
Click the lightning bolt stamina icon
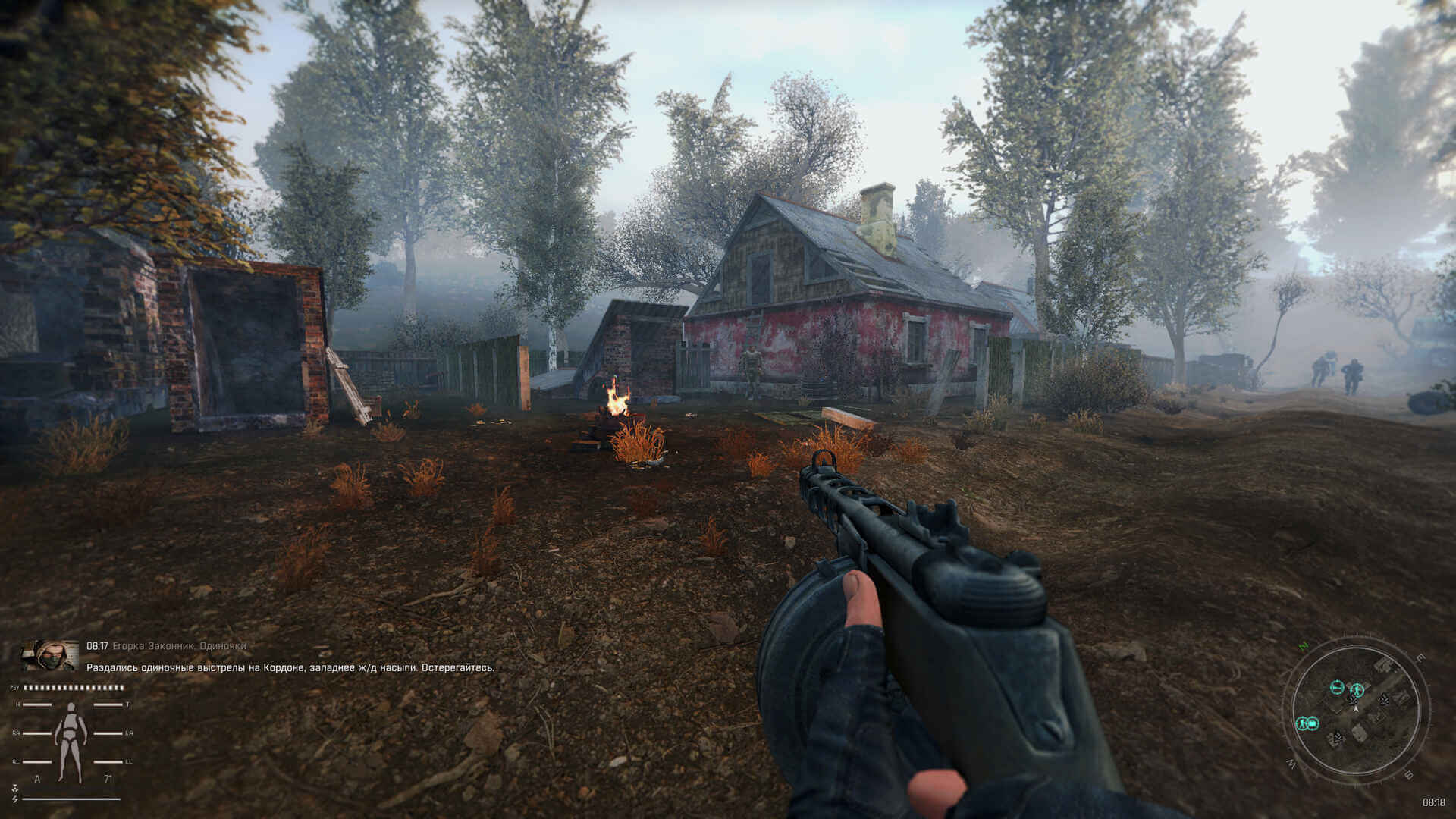click(x=14, y=799)
